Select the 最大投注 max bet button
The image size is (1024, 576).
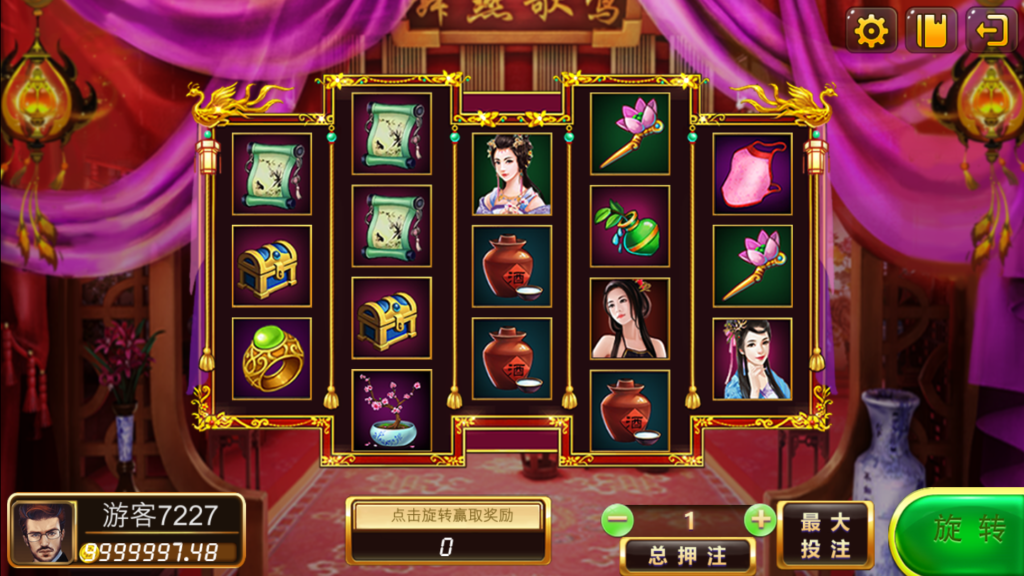[825, 535]
